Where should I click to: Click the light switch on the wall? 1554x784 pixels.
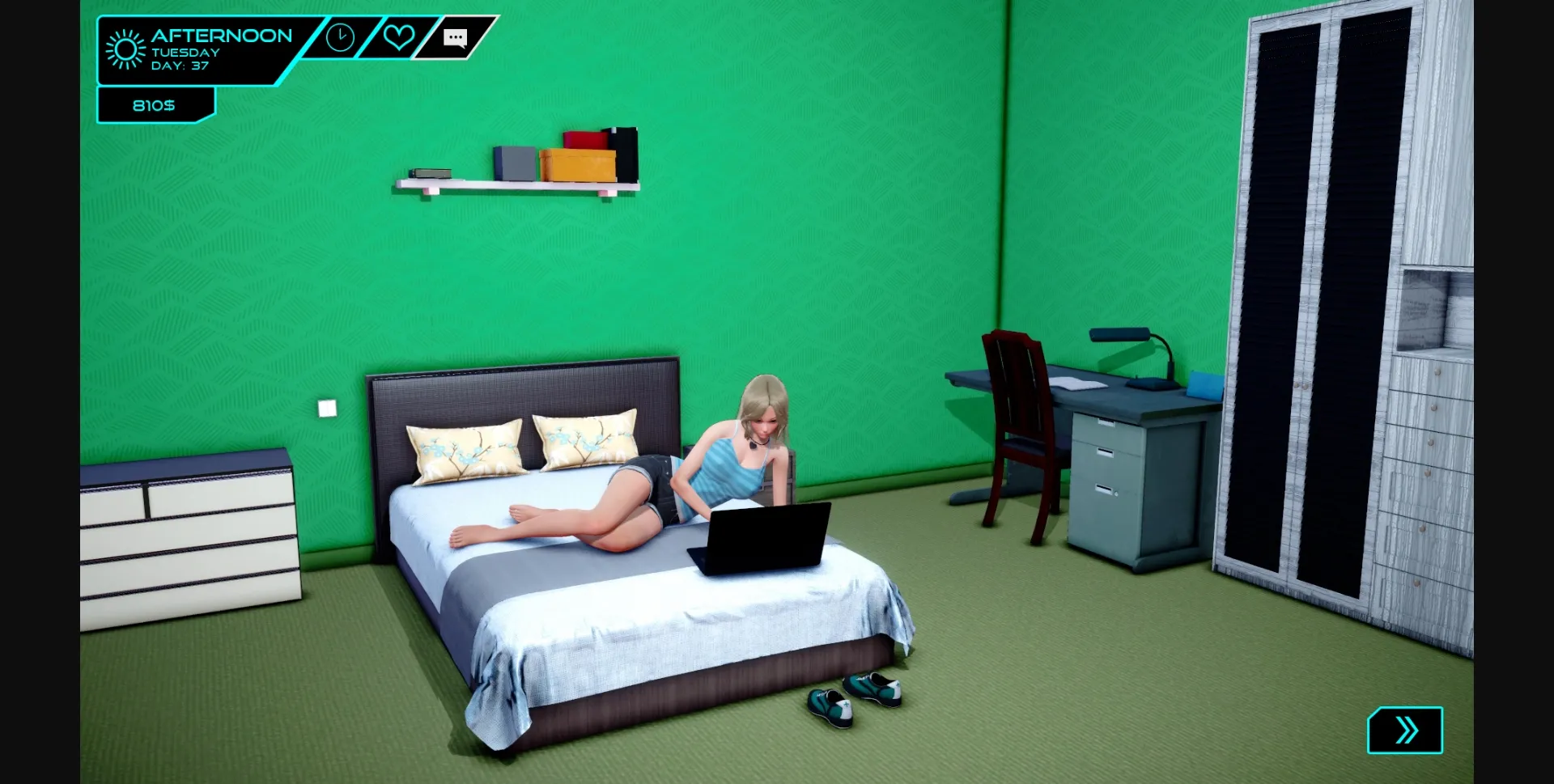coord(326,407)
